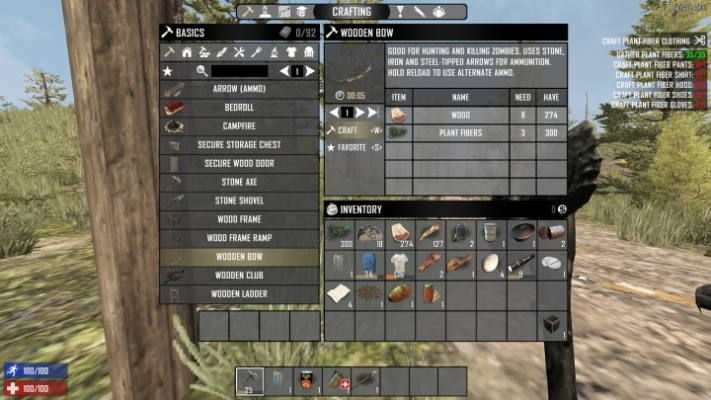This screenshot has width=711, height=400.
Task: Choose Arrow (Ammo) from the recipe list
Action: pyautogui.click(x=238, y=88)
